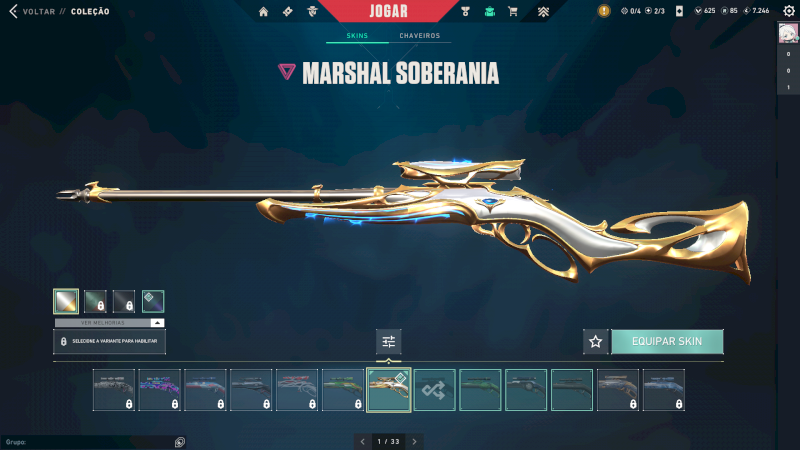Select the random shuffle skin tile

point(435,390)
